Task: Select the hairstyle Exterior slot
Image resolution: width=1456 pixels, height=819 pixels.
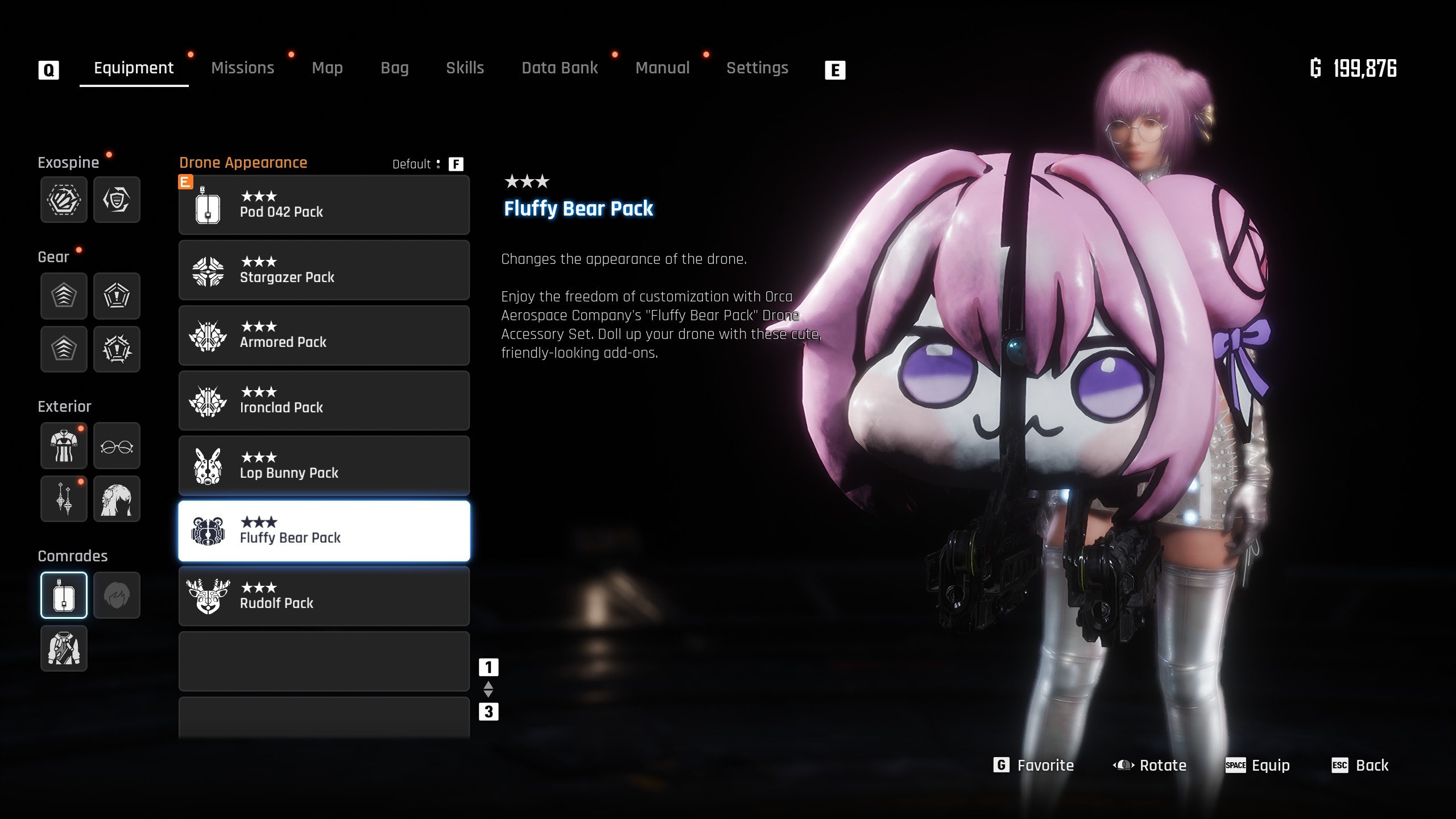Action: coord(117,499)
